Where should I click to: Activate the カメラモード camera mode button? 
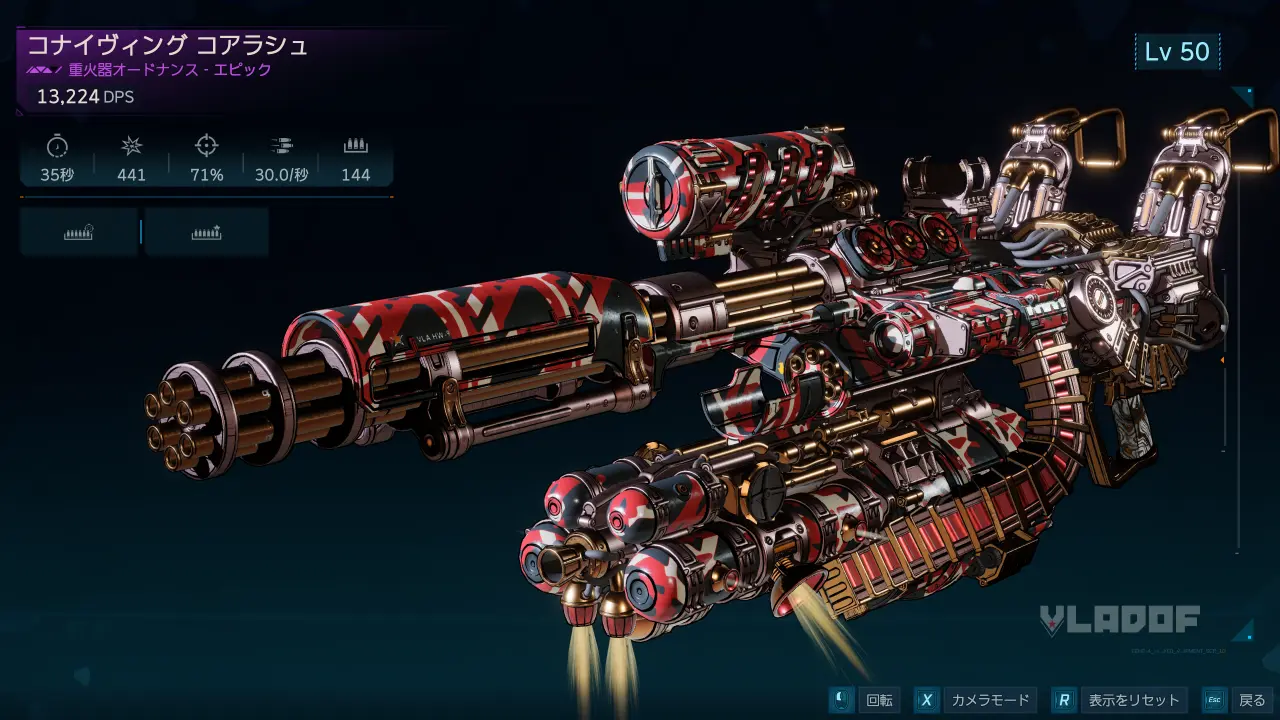[976, 700]
